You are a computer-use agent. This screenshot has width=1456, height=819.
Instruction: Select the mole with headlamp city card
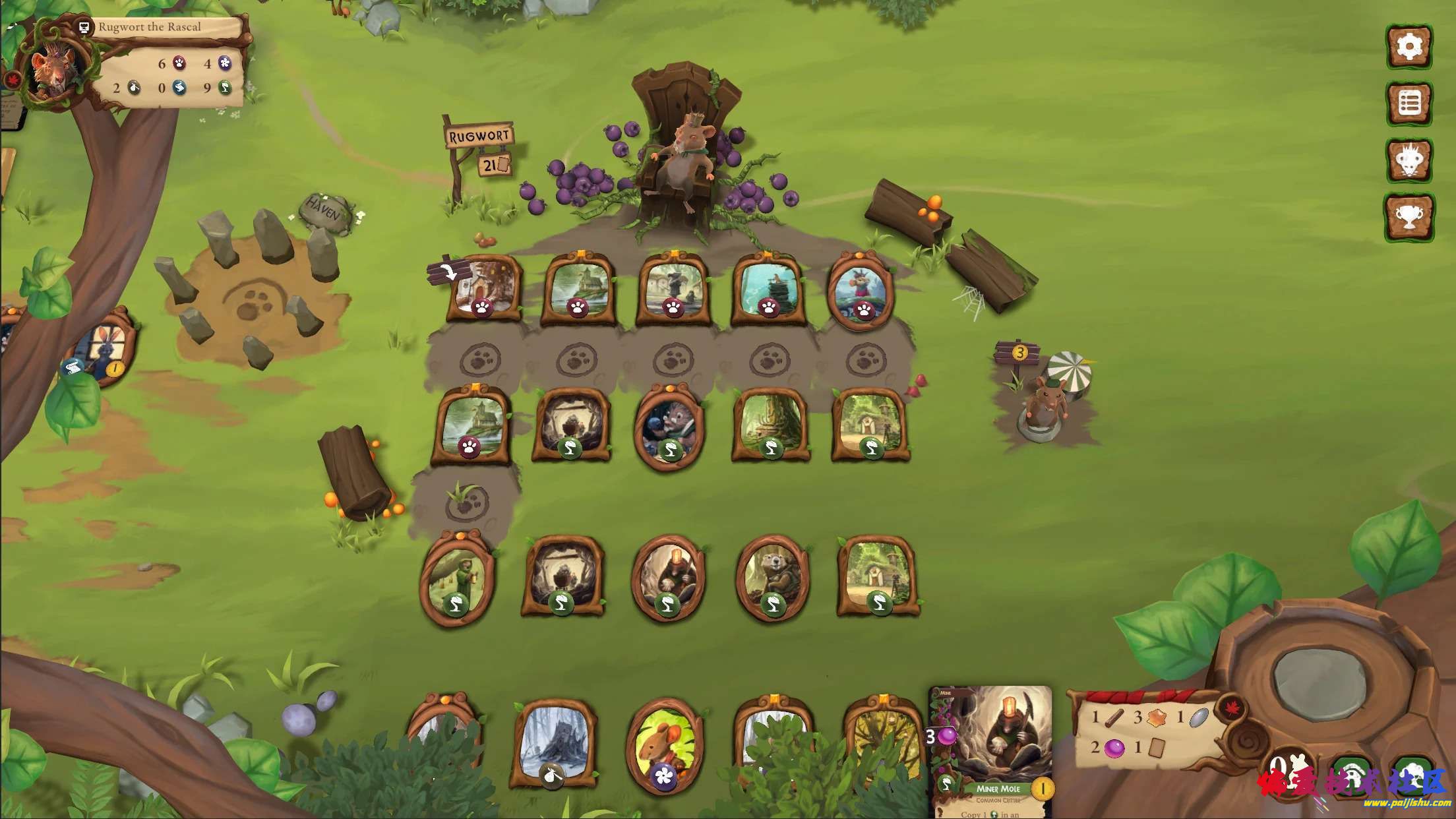click(x=668, y=578)
